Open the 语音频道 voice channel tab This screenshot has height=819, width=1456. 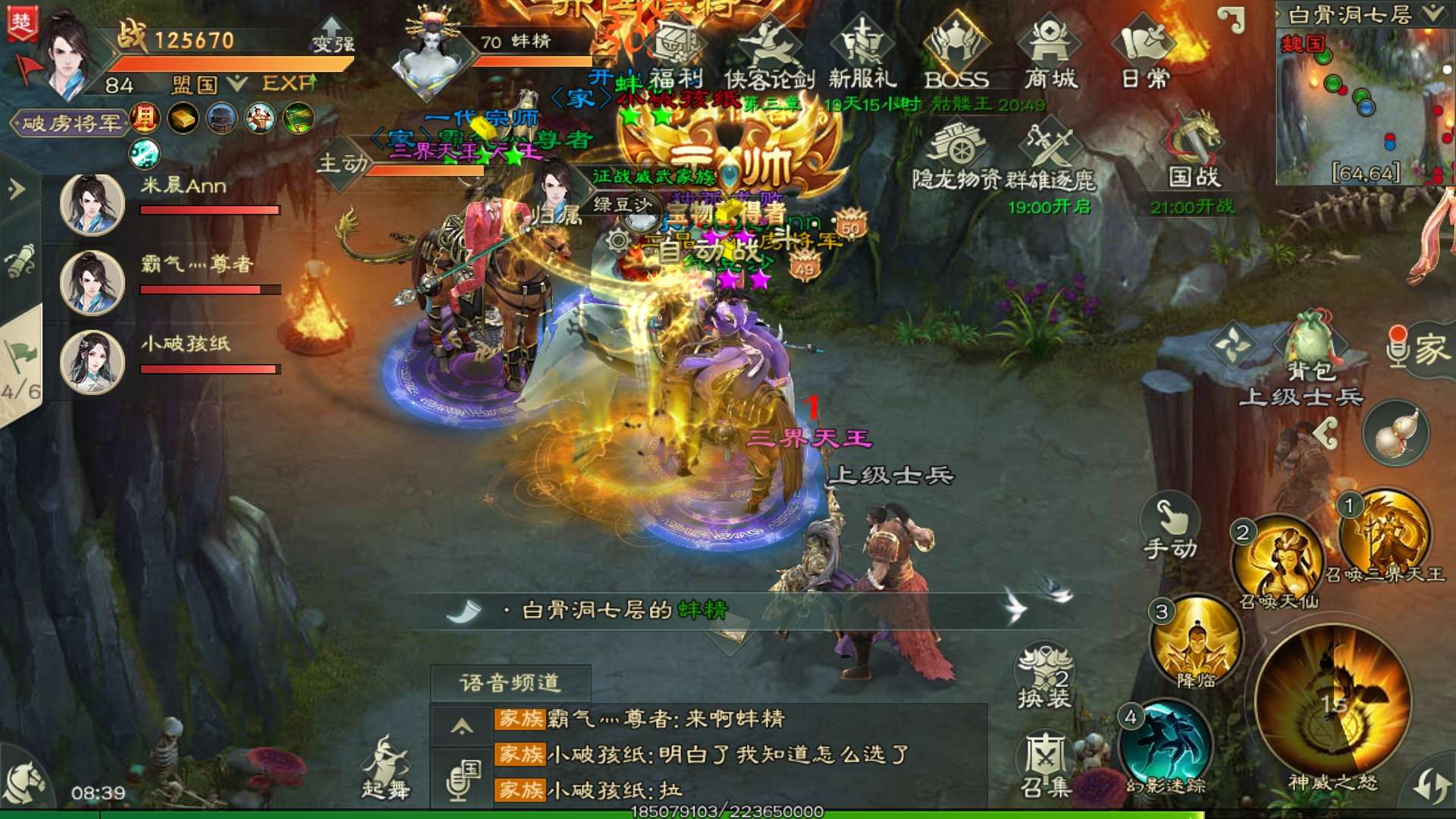tap(510, 682)
